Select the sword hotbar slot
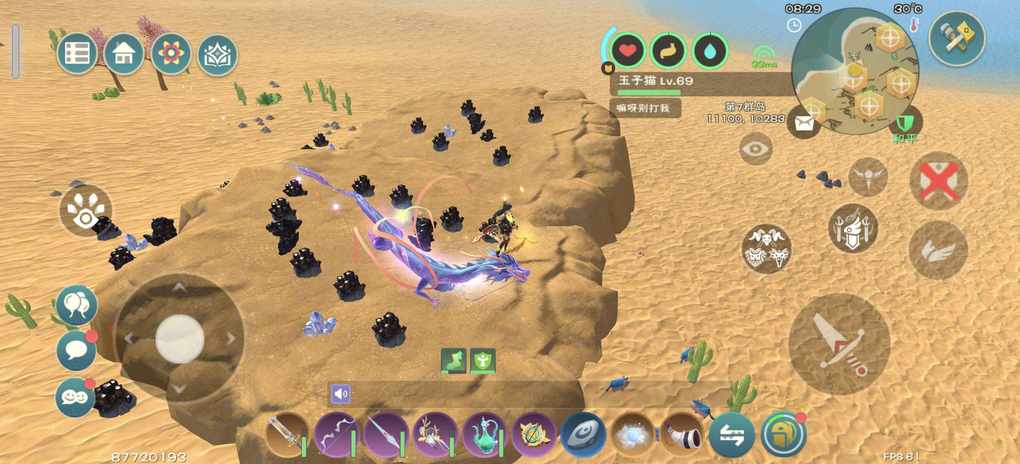Image resolution: width=1020 pixels, height=464 pixels. pyautogui.click(x=287, y=435)
